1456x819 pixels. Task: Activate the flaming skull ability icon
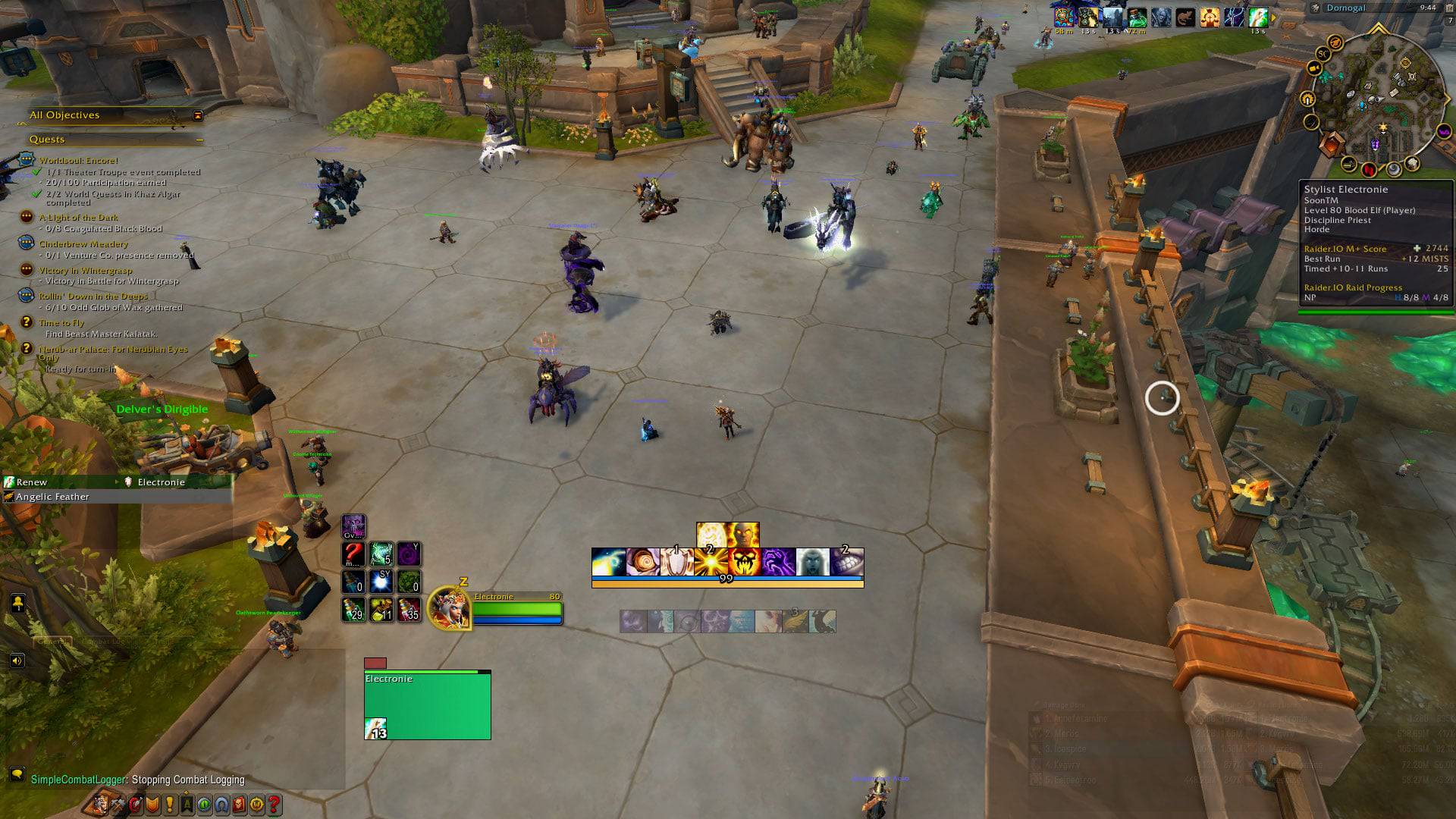pyautogui.click(x=745, y=562)
